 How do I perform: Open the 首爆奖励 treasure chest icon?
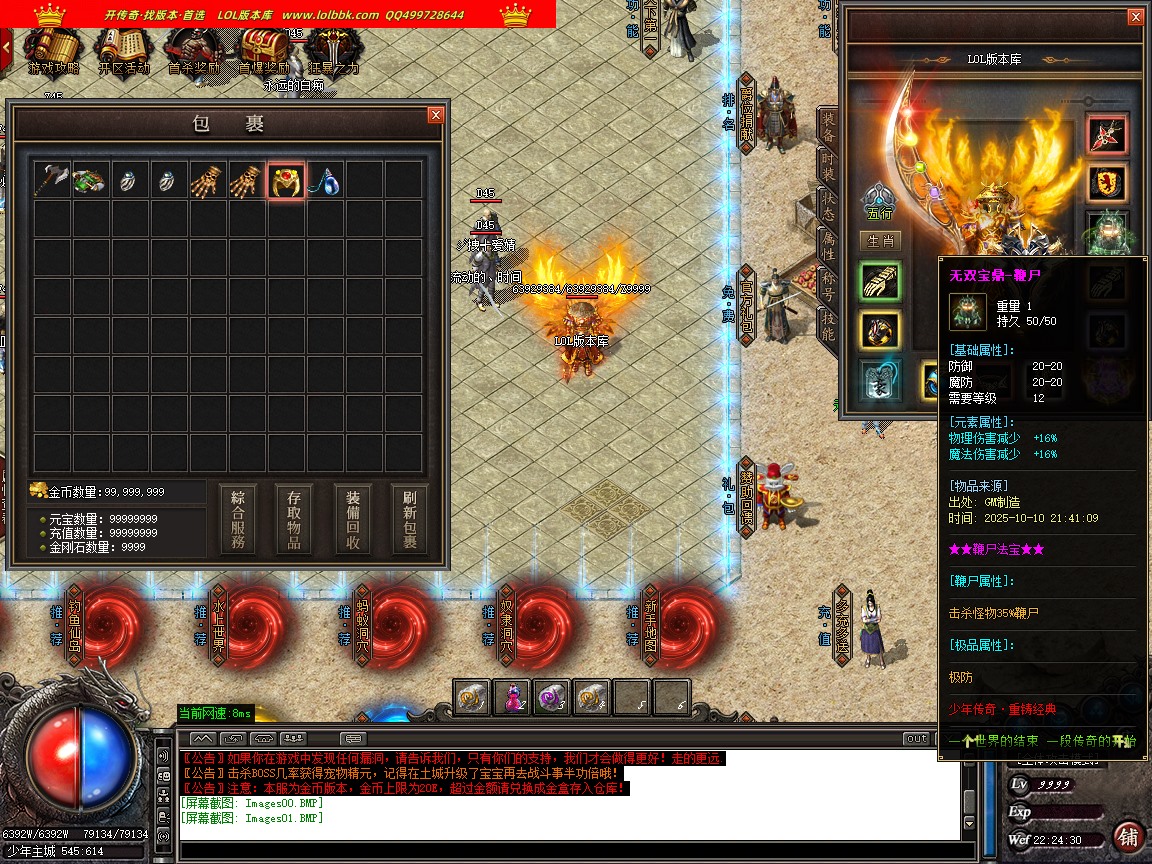(x=263, y=50)
